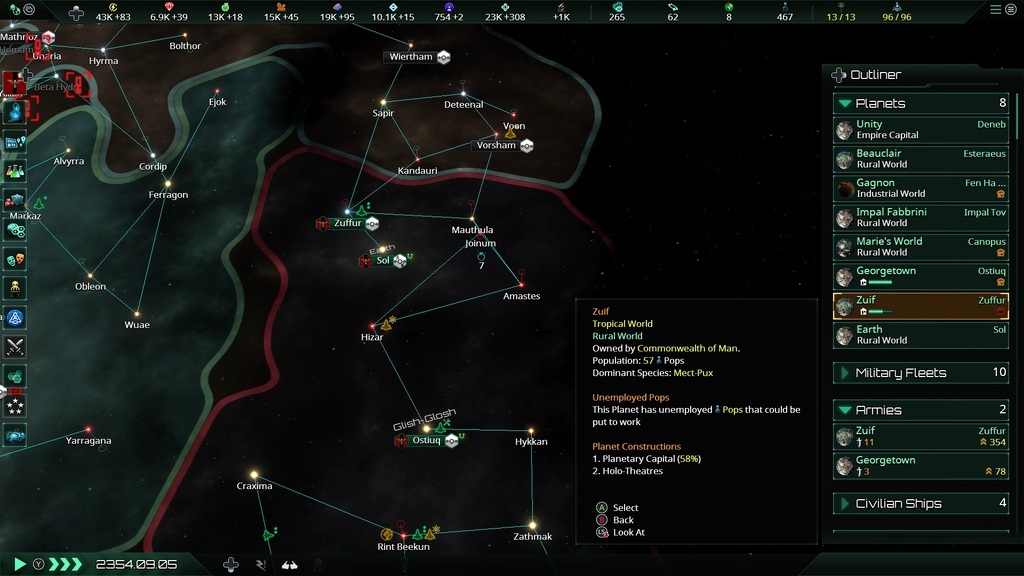The height and width of the screenshot is (576, 1024).
Task: Click the binoculars icon in the bottom bar
Action: pyautogui.click(x=289, y=564)
